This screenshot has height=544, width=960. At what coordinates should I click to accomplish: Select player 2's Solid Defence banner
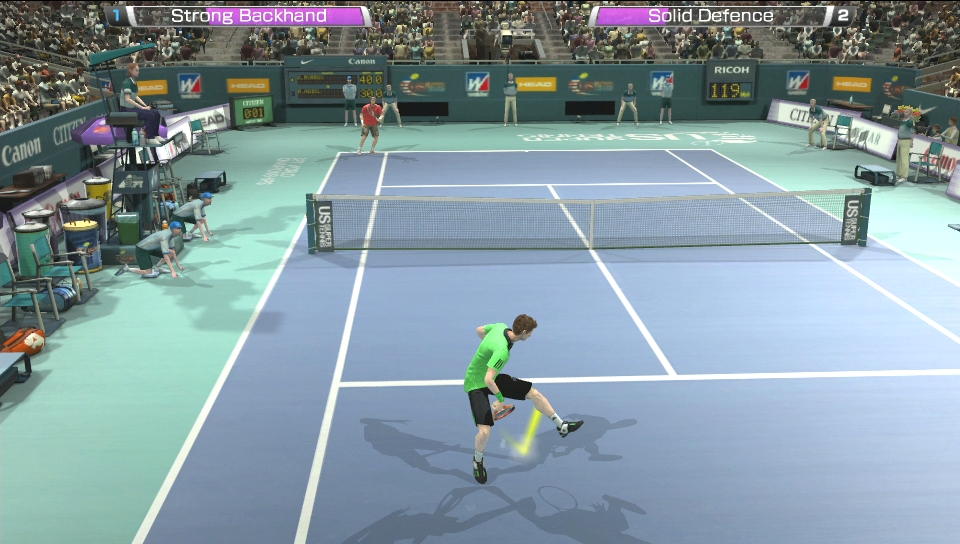[710, 16]
